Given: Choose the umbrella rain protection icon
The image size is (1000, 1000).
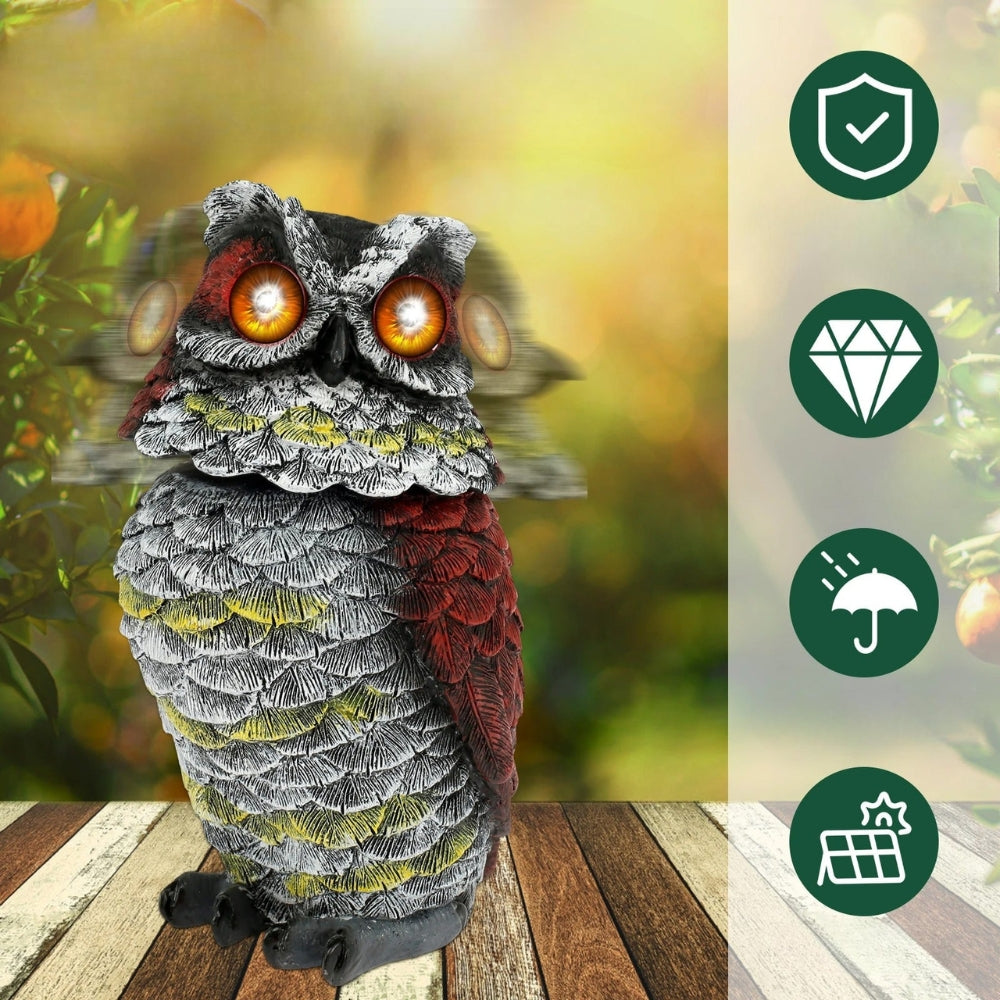Looking at the screenshot, I should coord(864,602).
